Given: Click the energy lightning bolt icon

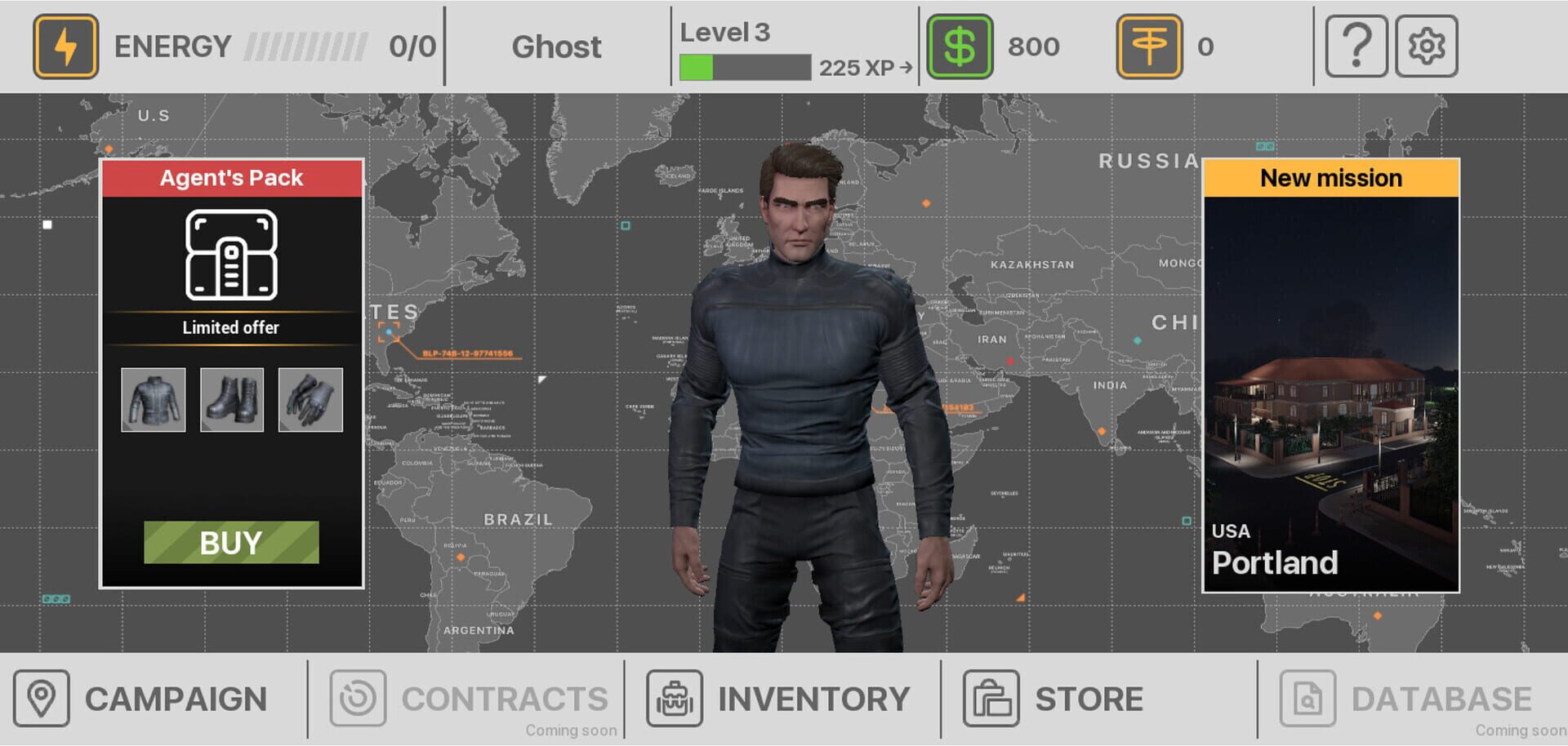Looking at the screenshot, I should point(65,46).
